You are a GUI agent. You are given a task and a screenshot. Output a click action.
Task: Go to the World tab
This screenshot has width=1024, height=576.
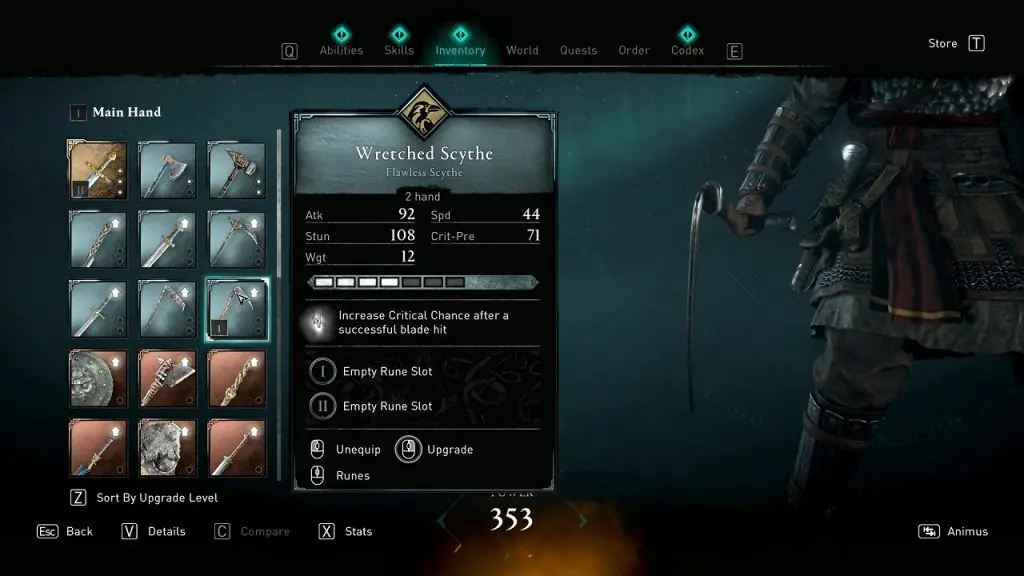click(x=522, y=50)
